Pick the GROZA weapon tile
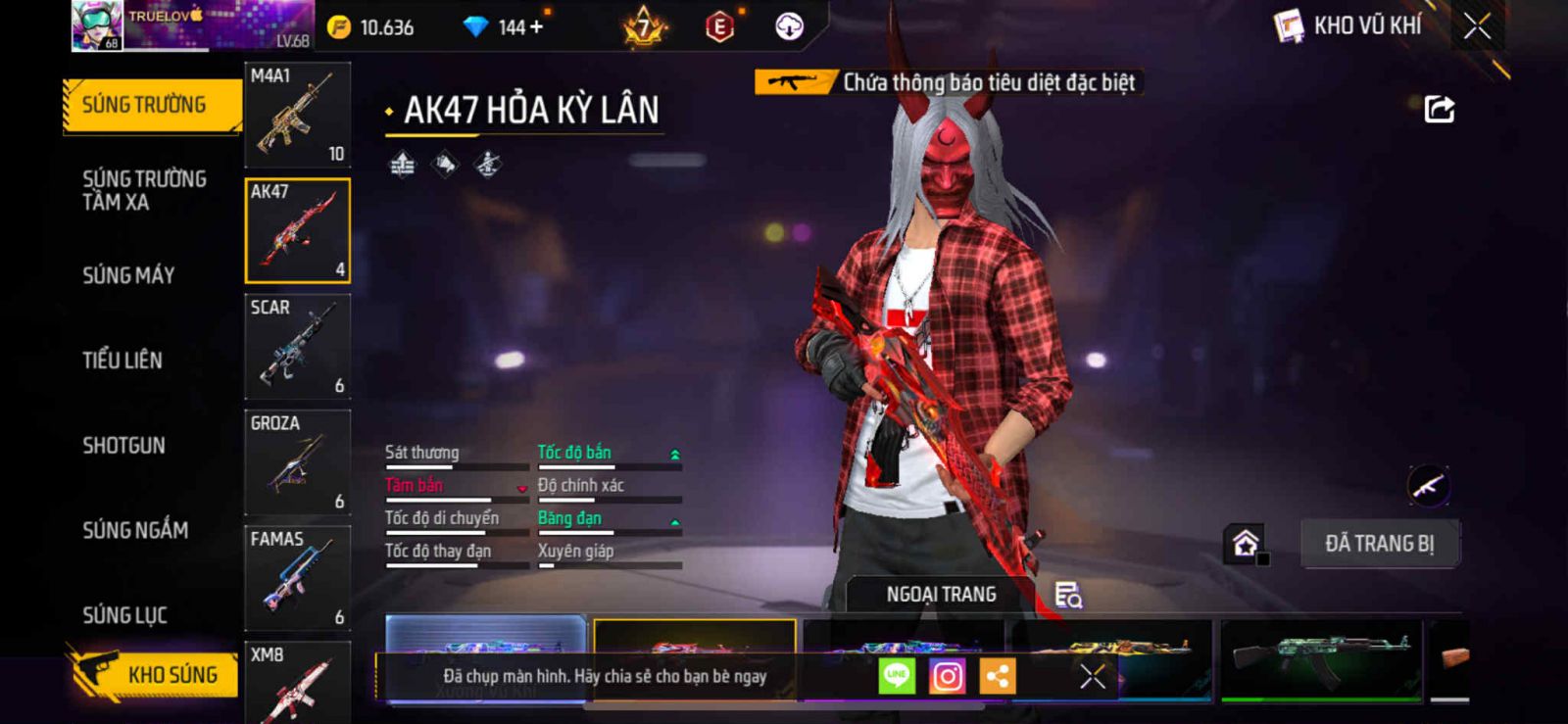1568x724 pixels. point(297,462)
